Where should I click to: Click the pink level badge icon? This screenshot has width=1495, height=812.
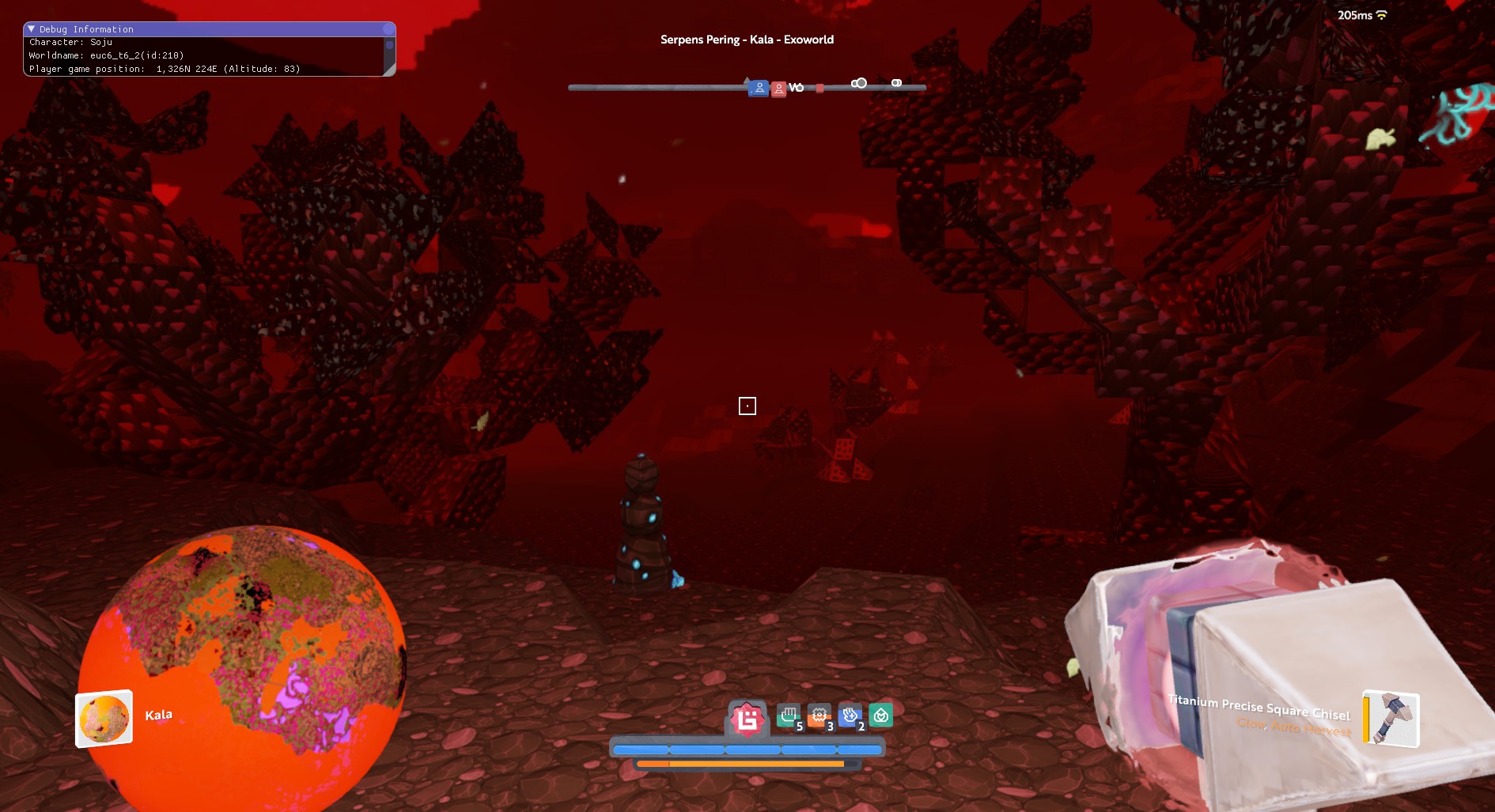click(x=747, y=719)
